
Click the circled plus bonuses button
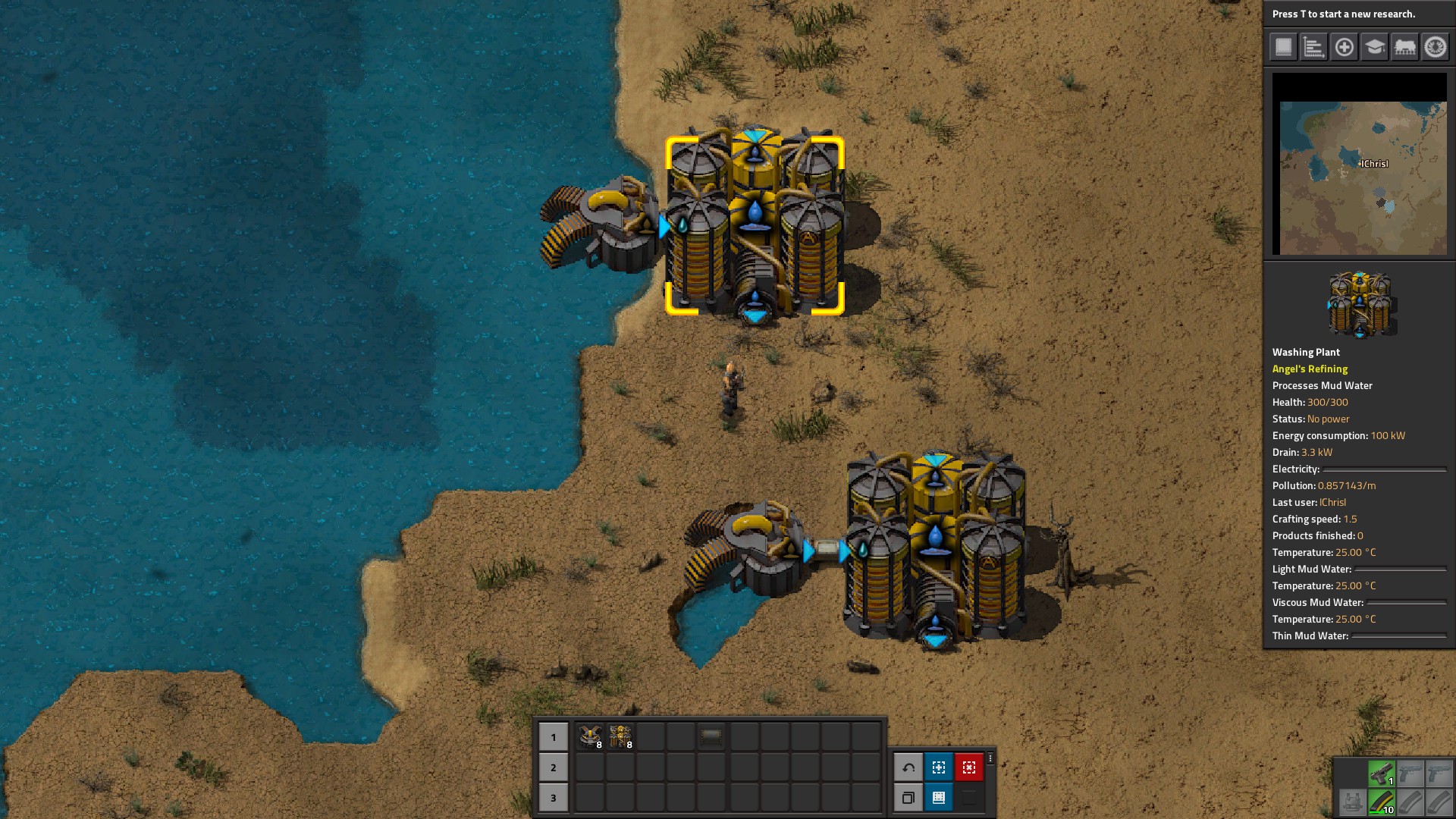(1344, 47)
